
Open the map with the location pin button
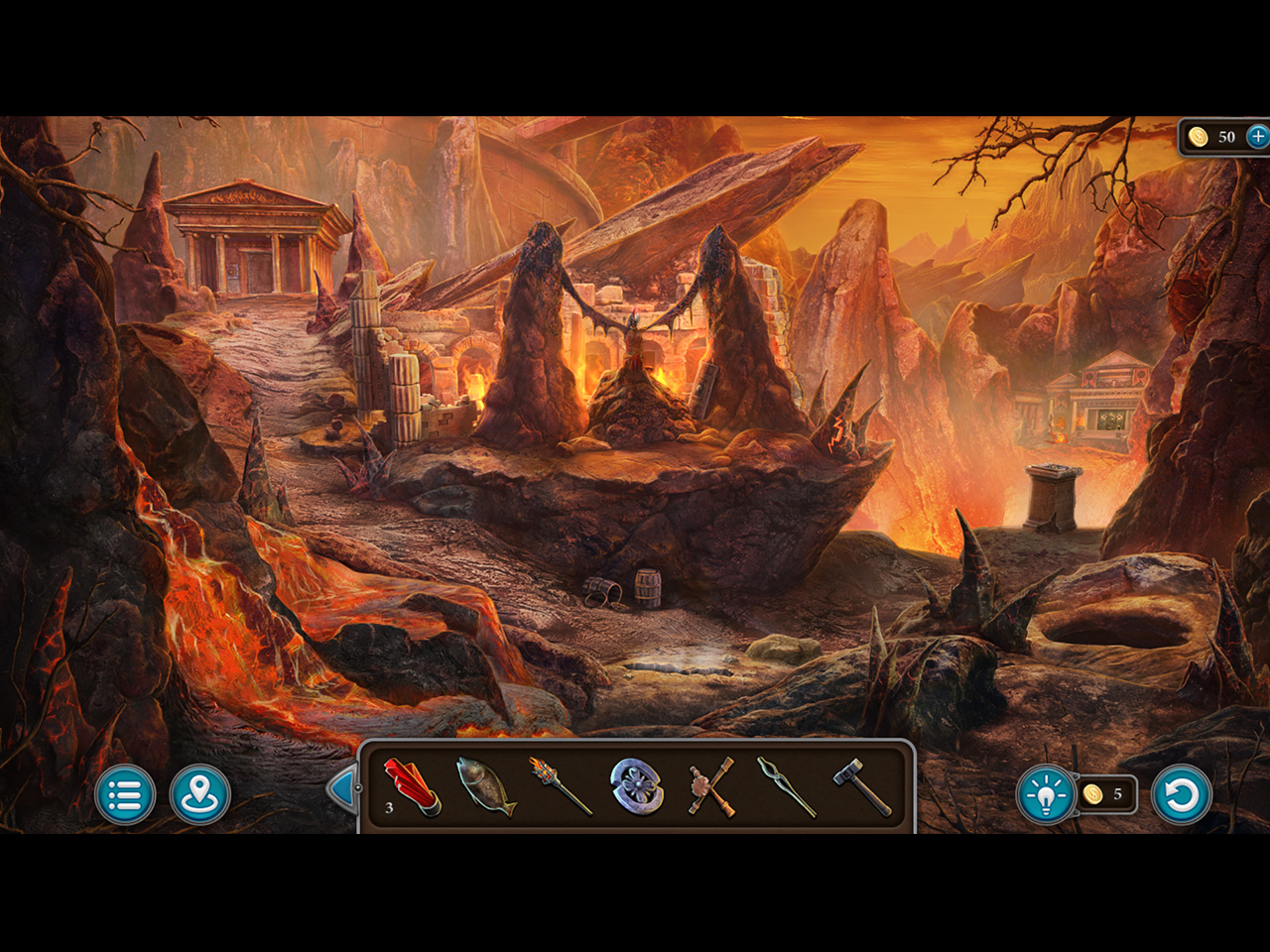click(x=199, y=794)
